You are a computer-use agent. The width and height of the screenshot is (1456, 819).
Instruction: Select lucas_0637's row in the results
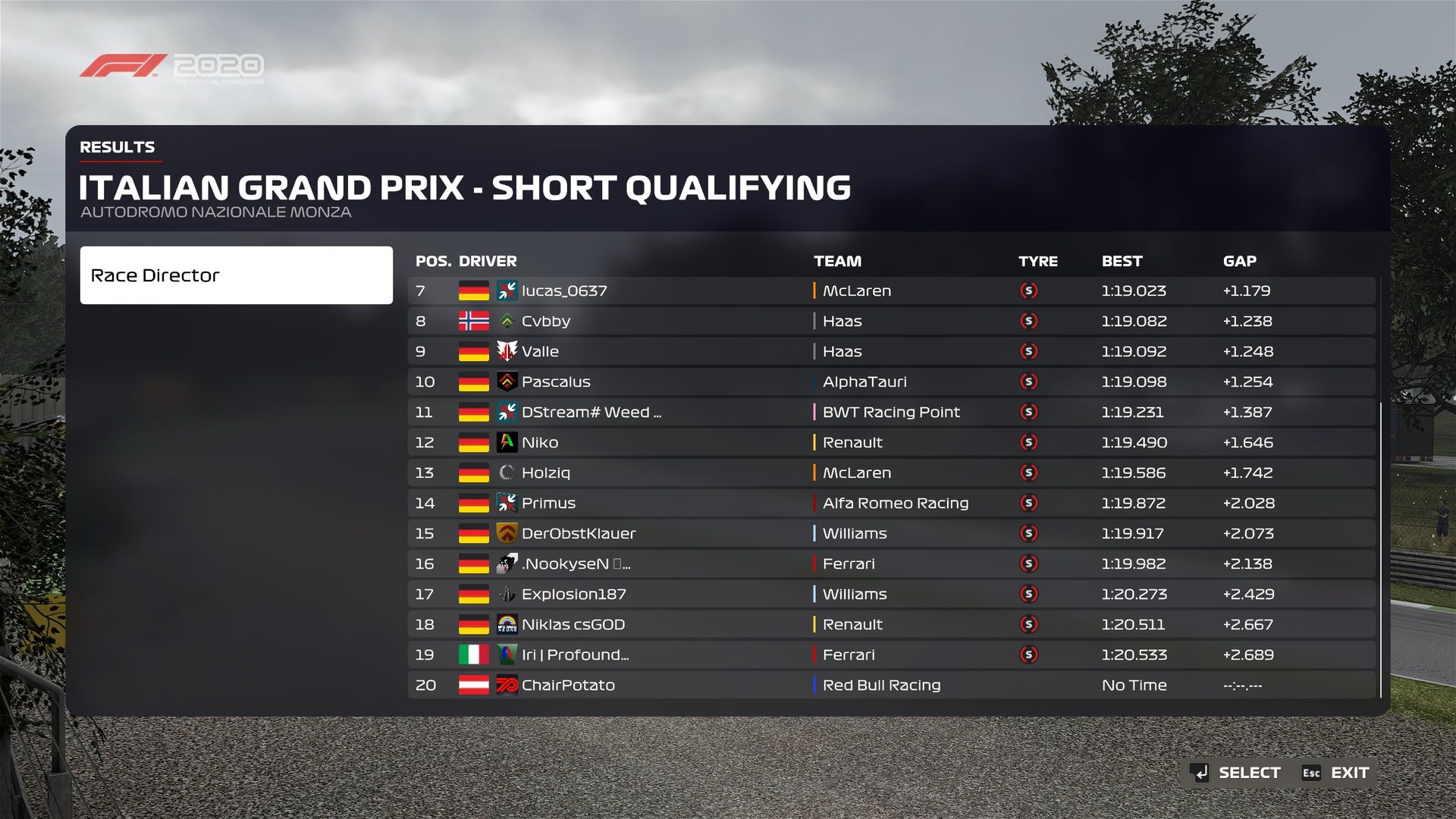coord(891,290)
